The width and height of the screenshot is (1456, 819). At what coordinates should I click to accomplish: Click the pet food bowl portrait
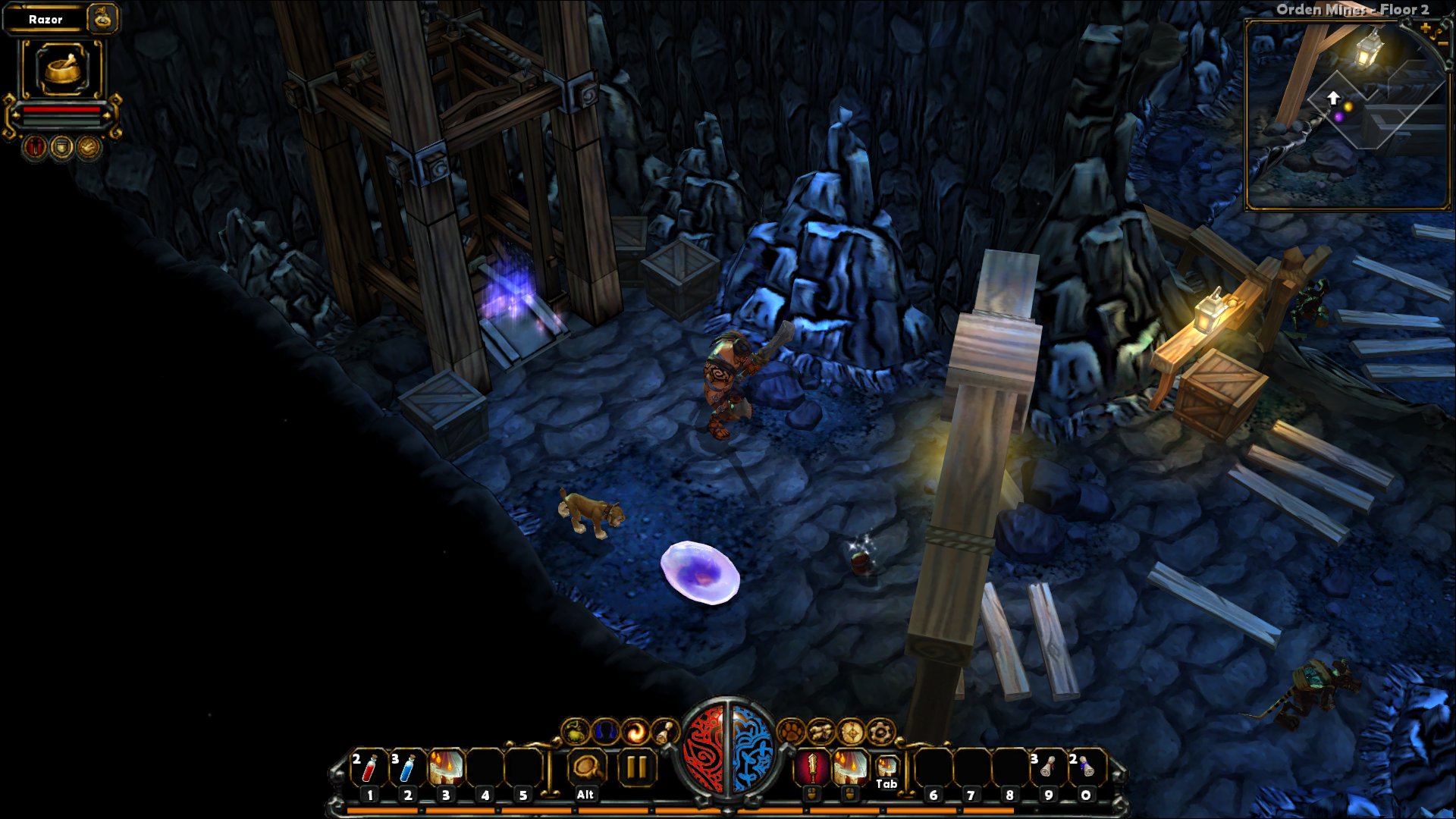point(61,69)
